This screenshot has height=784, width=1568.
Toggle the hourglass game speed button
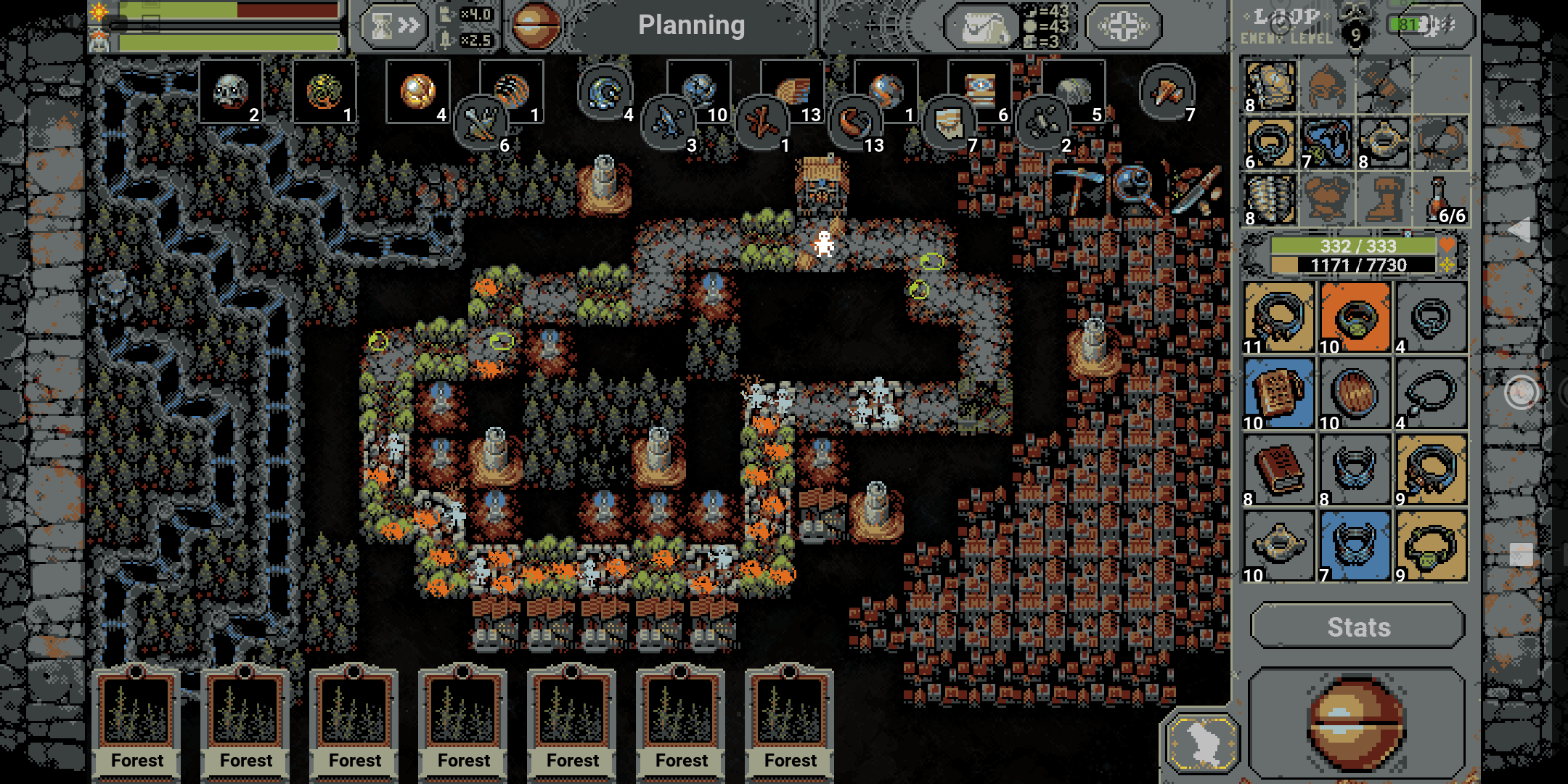click(394, 27)
